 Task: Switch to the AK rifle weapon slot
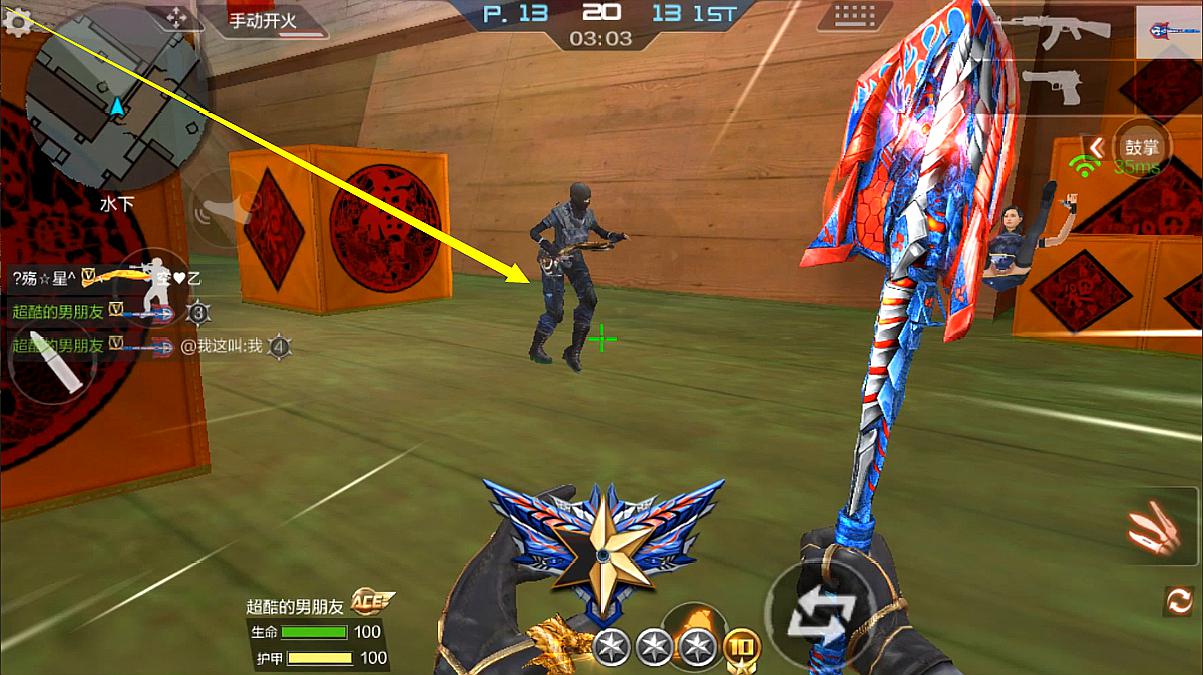click(1063, 32)
